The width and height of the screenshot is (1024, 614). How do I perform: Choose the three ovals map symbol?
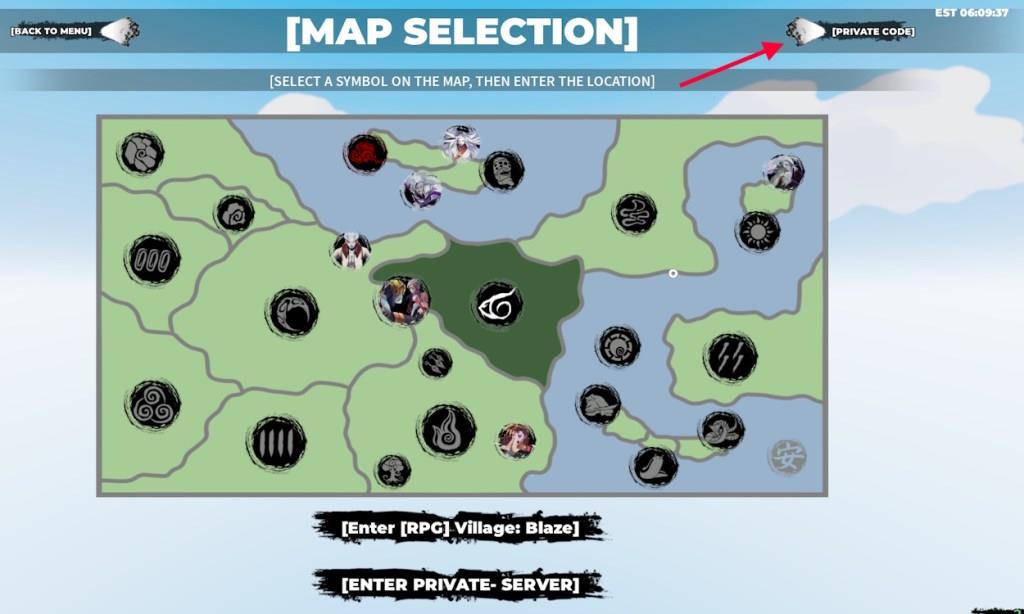tap(153, 260)
